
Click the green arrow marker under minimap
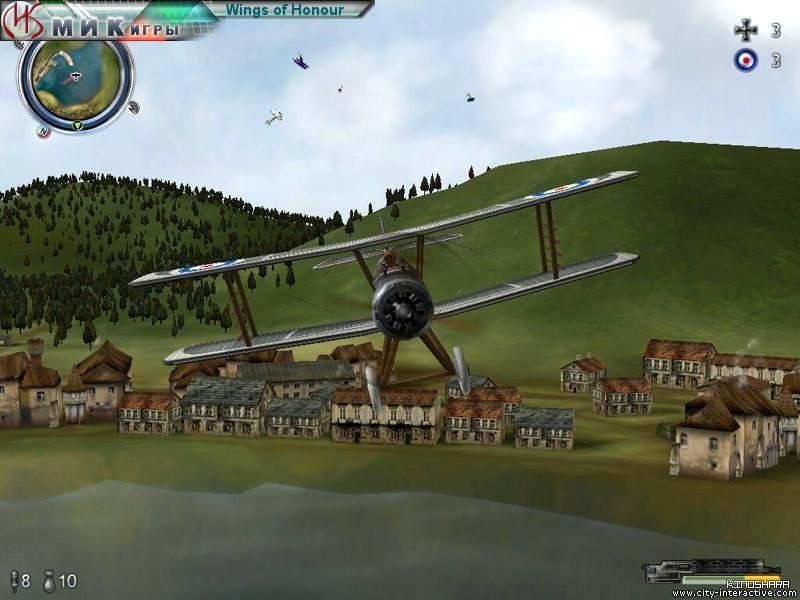click(x=77, y=125)
